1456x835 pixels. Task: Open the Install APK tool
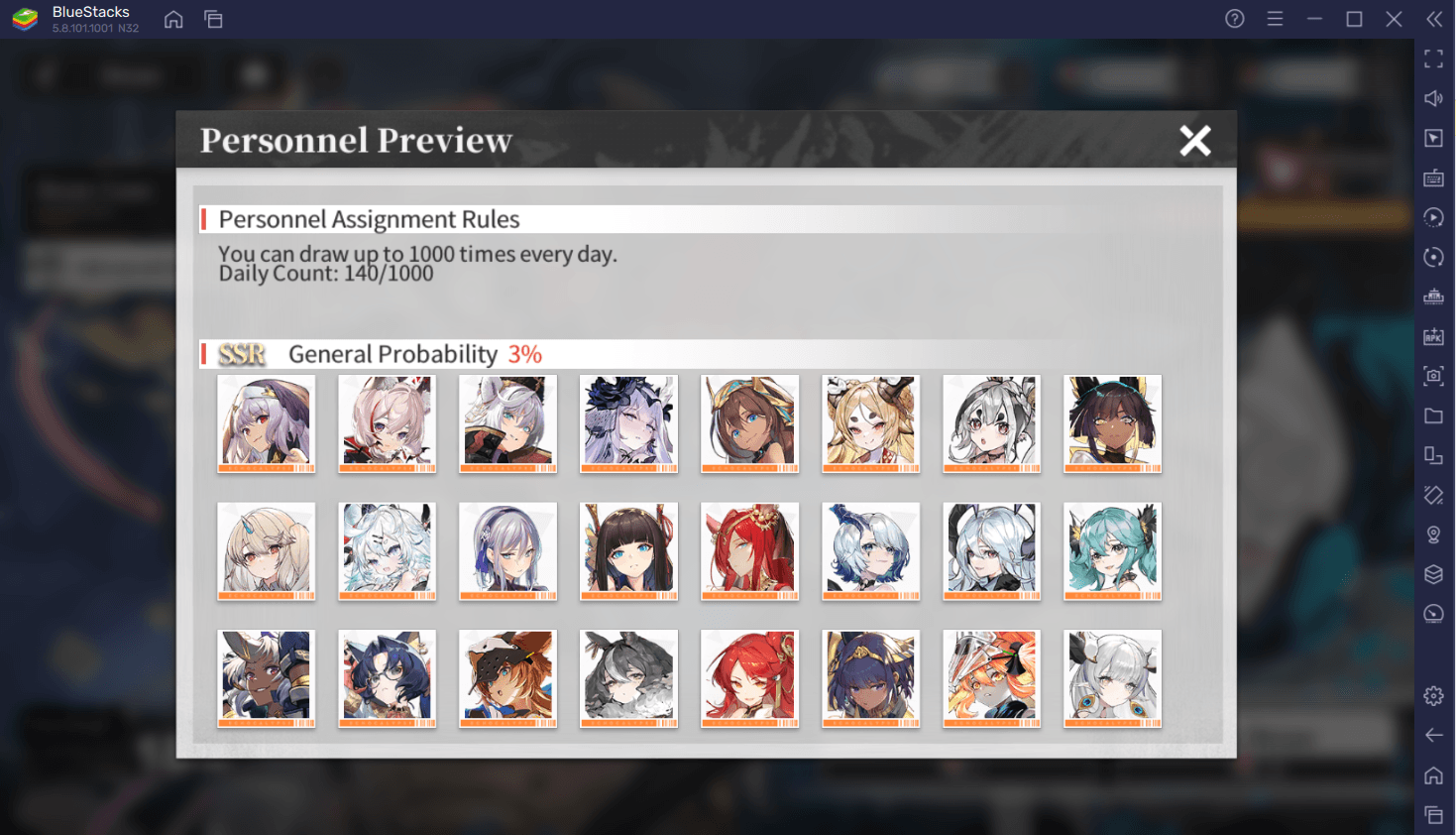pyautogui.click(x=1433, y=336)
